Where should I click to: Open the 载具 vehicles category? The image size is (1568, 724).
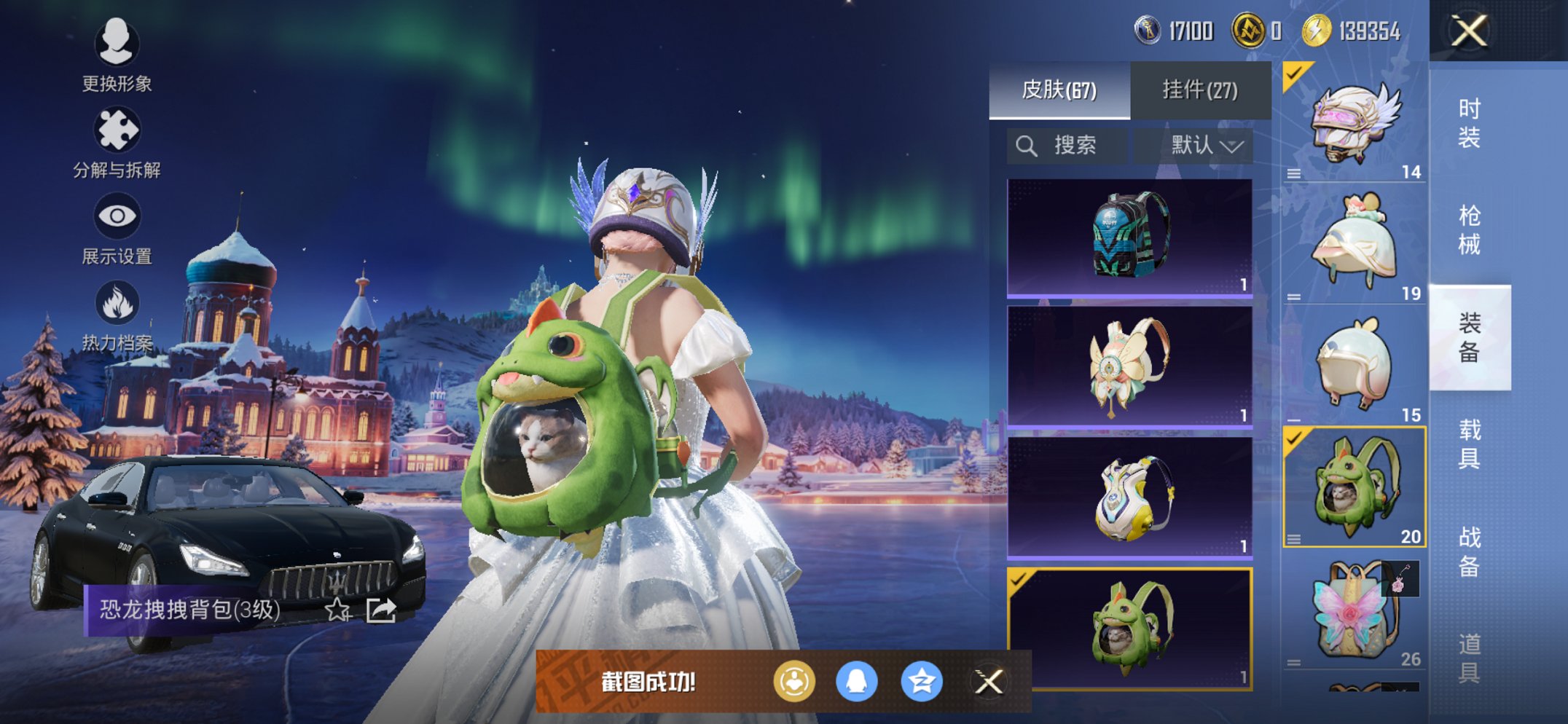(x=1469, y=444)
